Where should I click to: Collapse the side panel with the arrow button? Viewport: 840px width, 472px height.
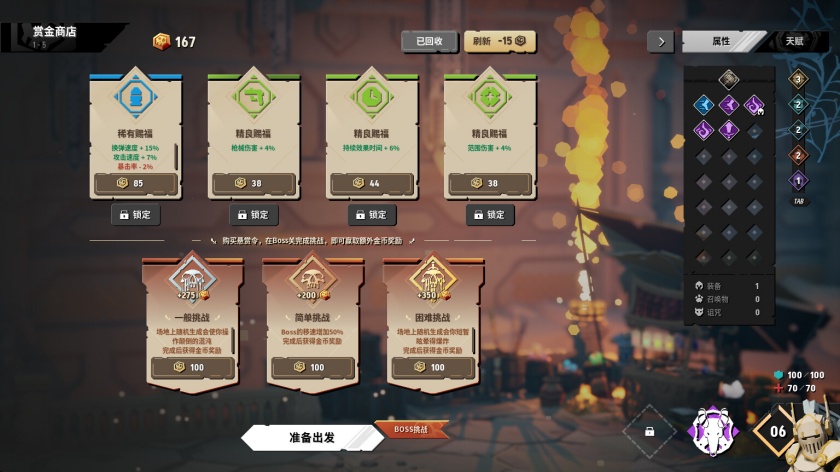coord(660,41)
